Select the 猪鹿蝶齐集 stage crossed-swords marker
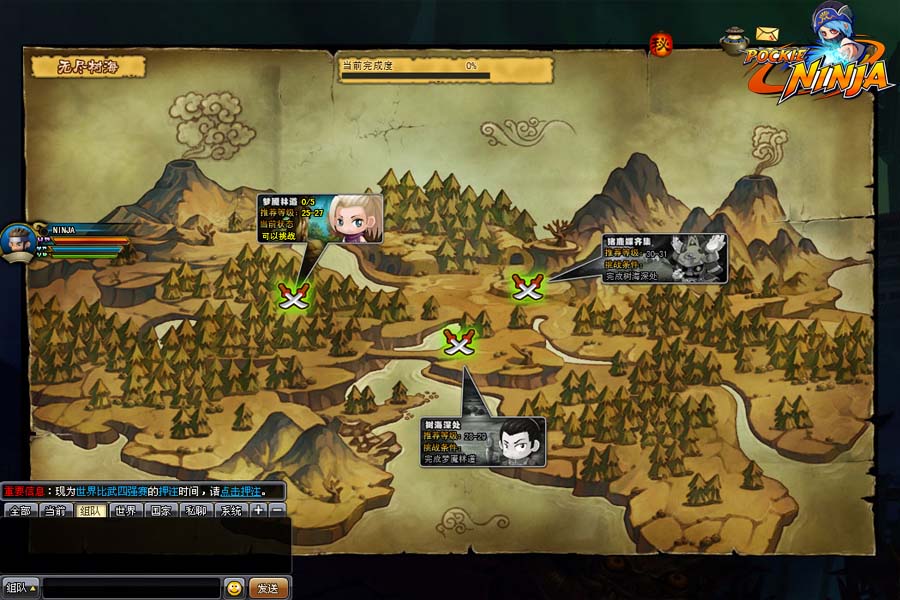Viewport: 900px width, 600px height. tap(526, 287)
